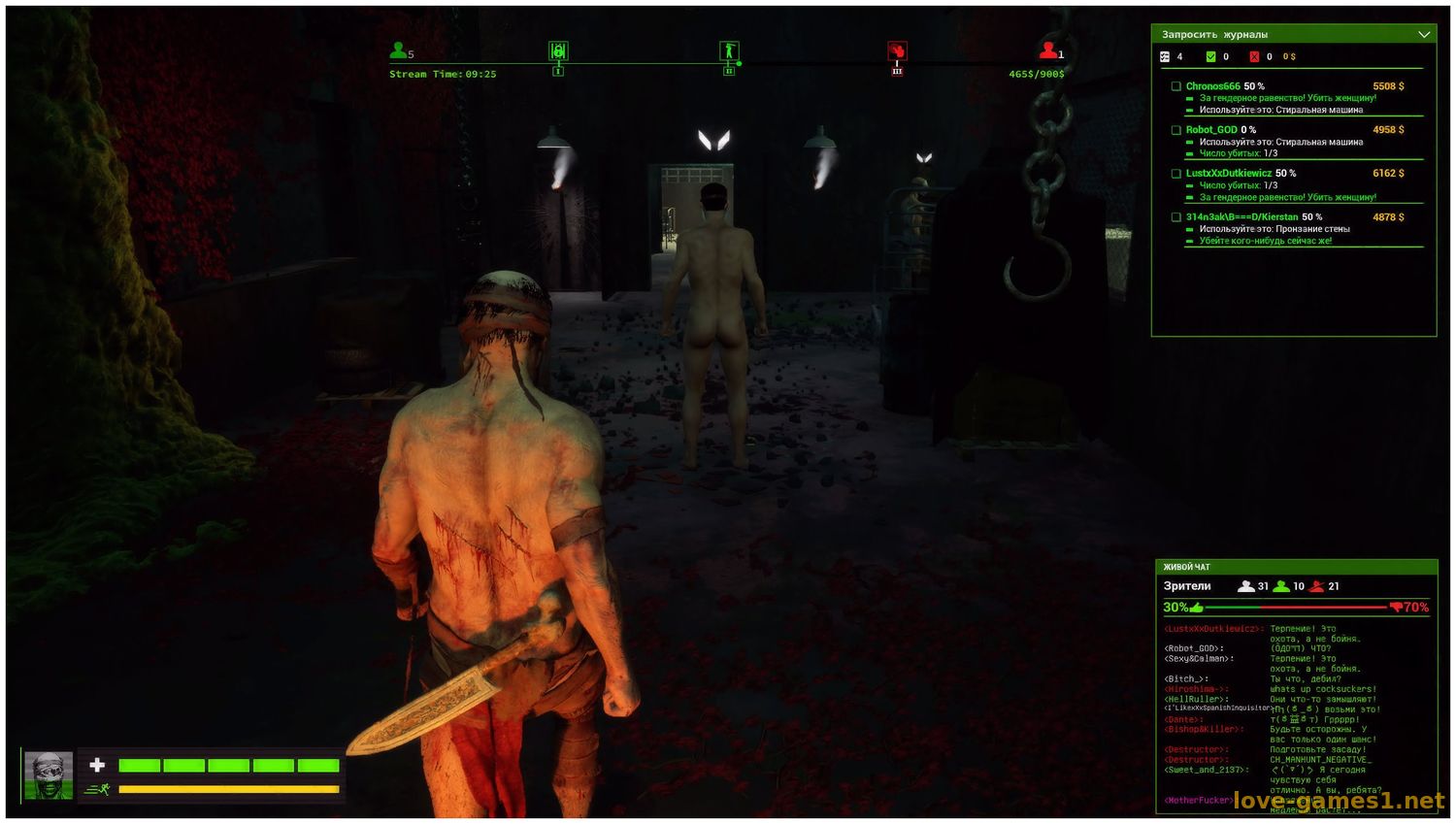Tick the 314n3ak\B===D/Kierstan request checkbox

click(x=1175, y=217)
